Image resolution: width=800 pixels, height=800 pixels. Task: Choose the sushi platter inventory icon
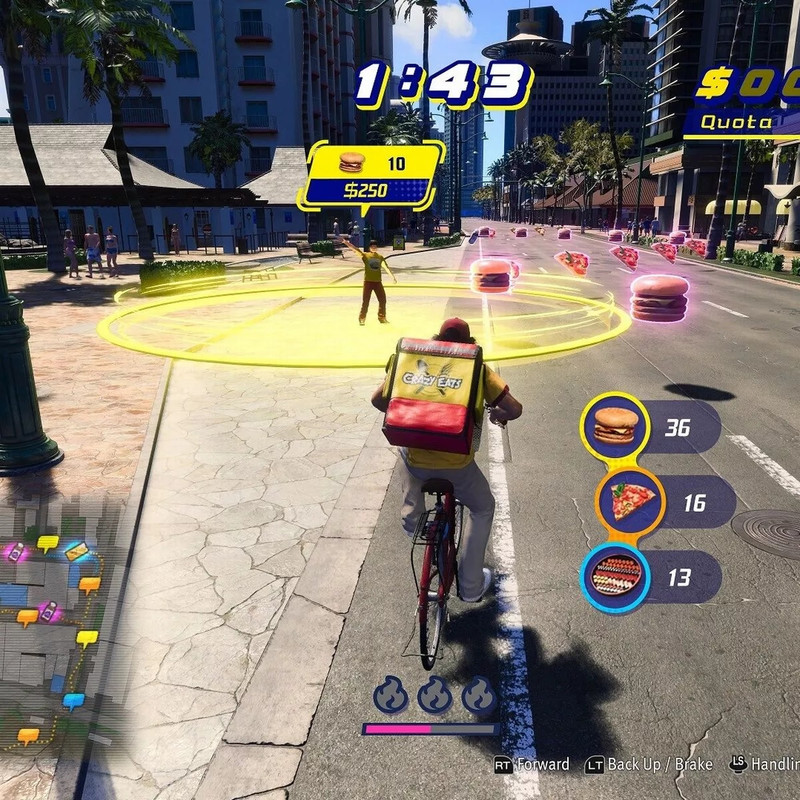(615, 576)
